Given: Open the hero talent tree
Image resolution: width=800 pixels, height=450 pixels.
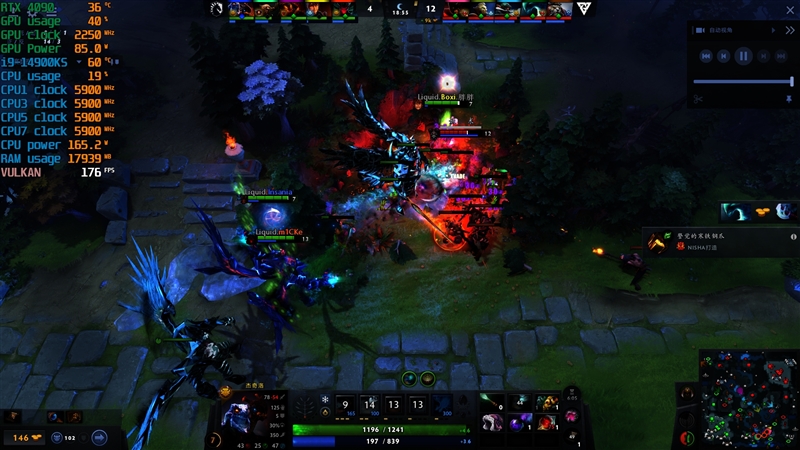Looking at the screenshot, I should coord(303,405).
